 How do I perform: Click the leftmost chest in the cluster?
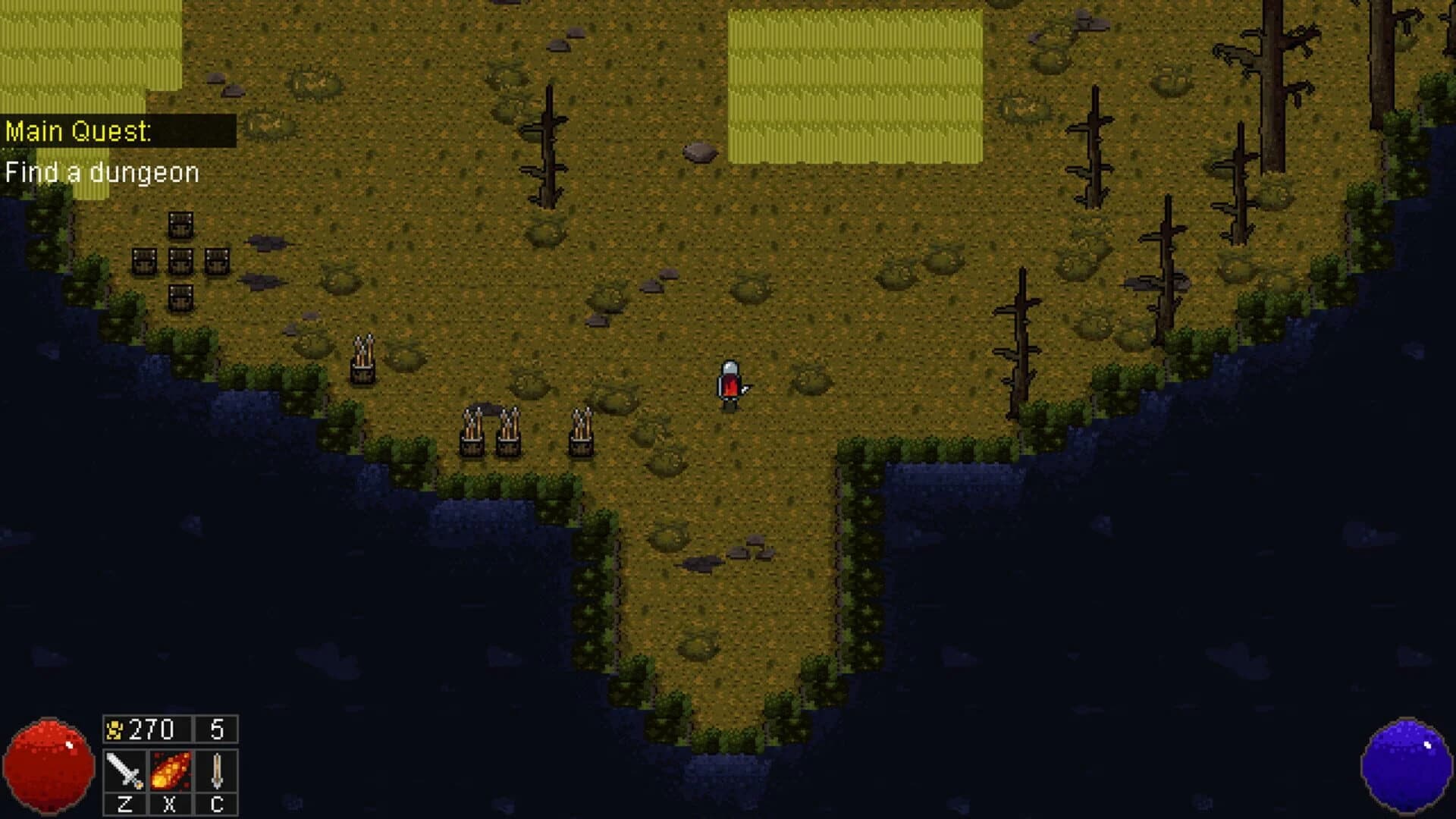click(143, 262)
